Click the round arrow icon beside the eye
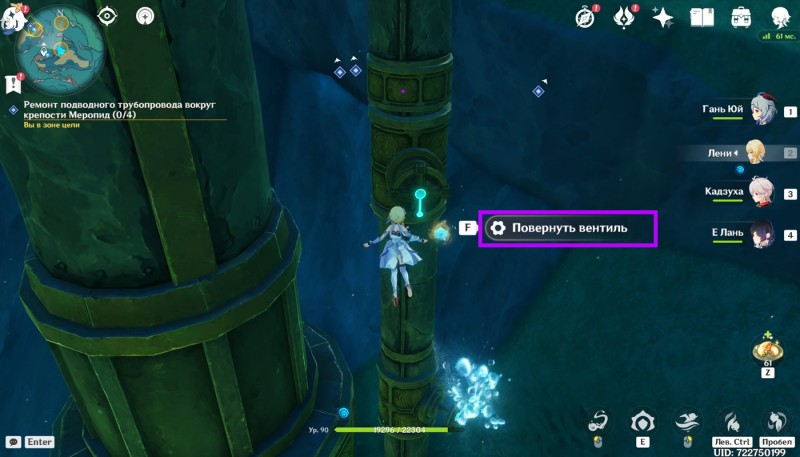This screenshot has height=457, width=800. pos(146,16)
